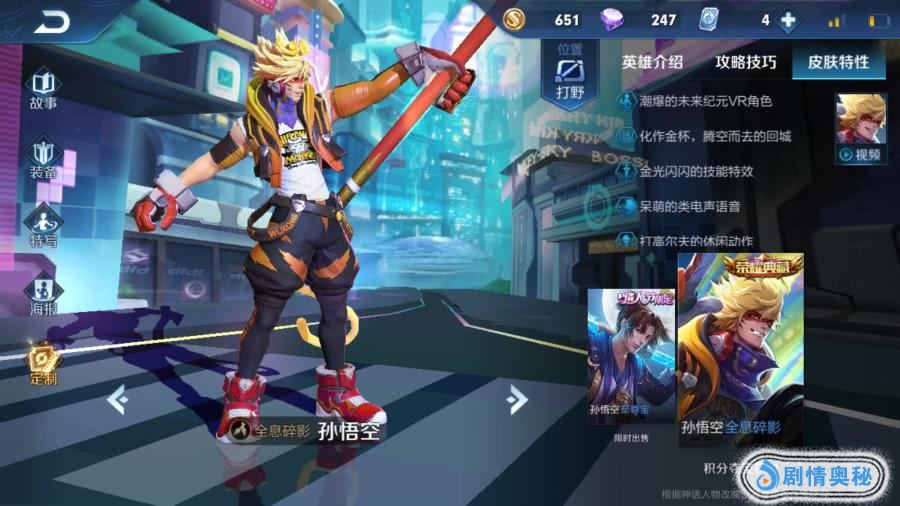900x506 pixels.
Task: Switch to the 攻略技巧 tab
Action: pyautogui.click(x=745, y=62)
